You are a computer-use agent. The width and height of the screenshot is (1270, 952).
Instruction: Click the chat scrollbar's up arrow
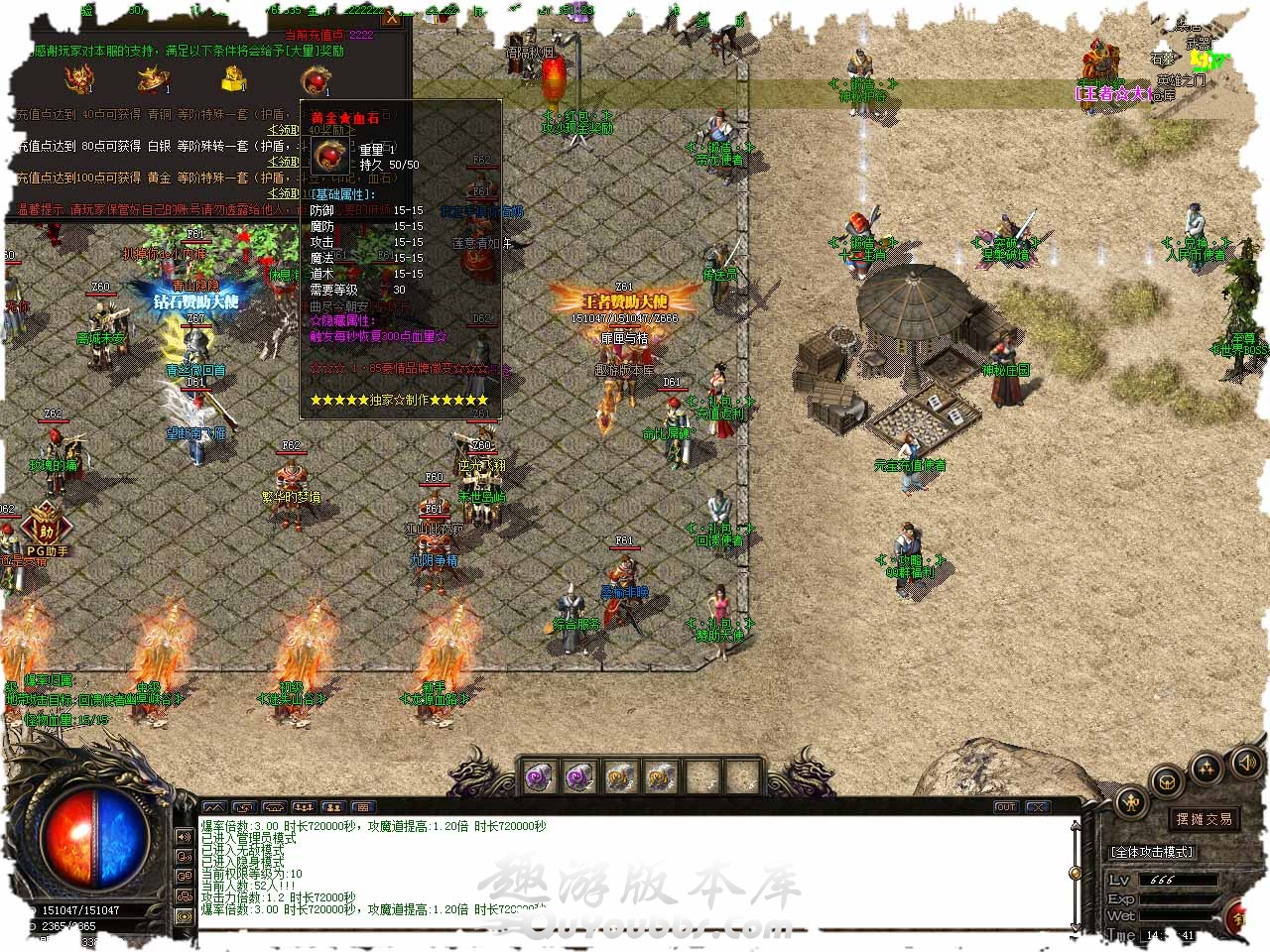[1074, 825]
